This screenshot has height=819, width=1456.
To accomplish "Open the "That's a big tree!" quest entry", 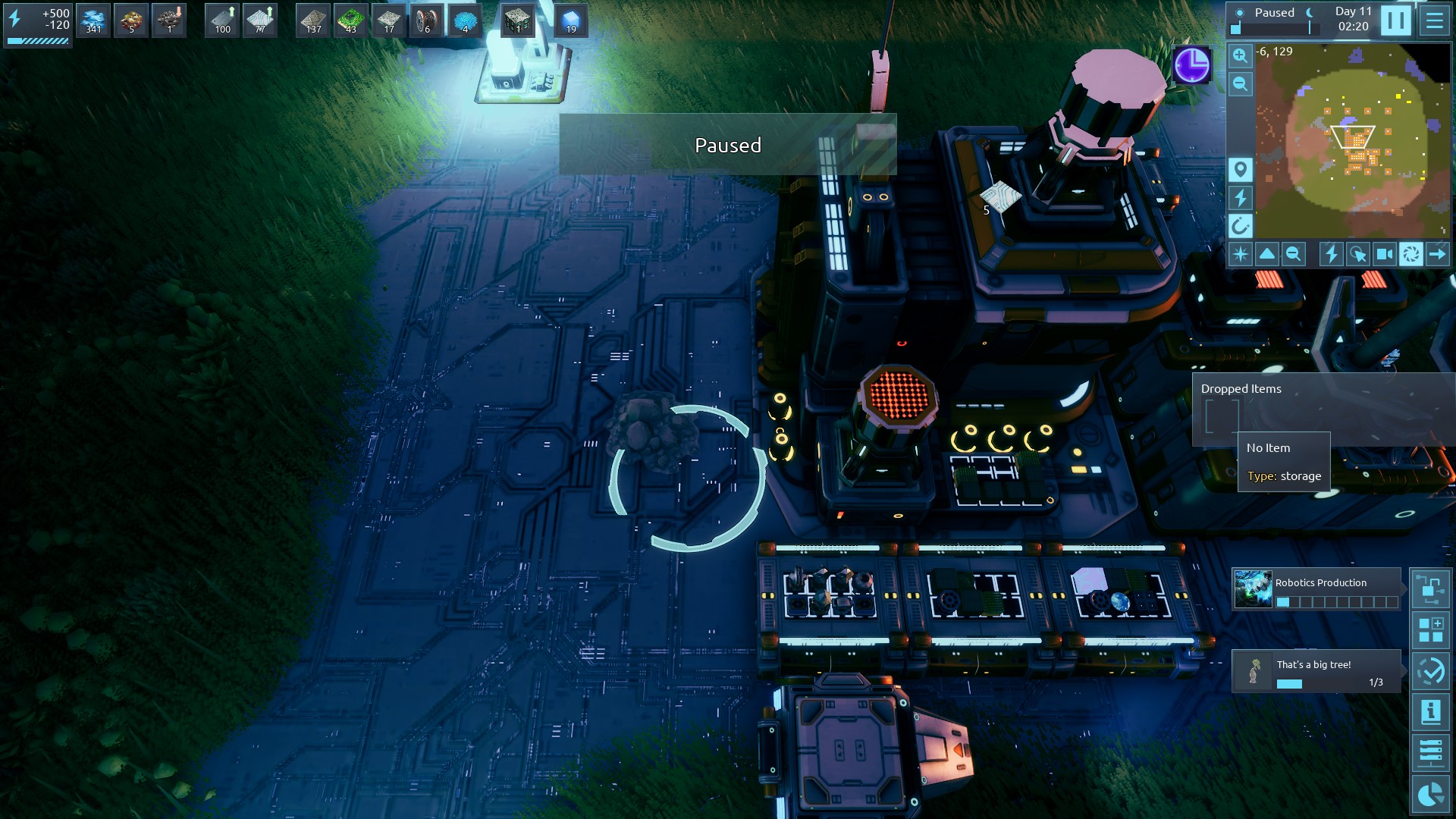I will point(1316,671).
